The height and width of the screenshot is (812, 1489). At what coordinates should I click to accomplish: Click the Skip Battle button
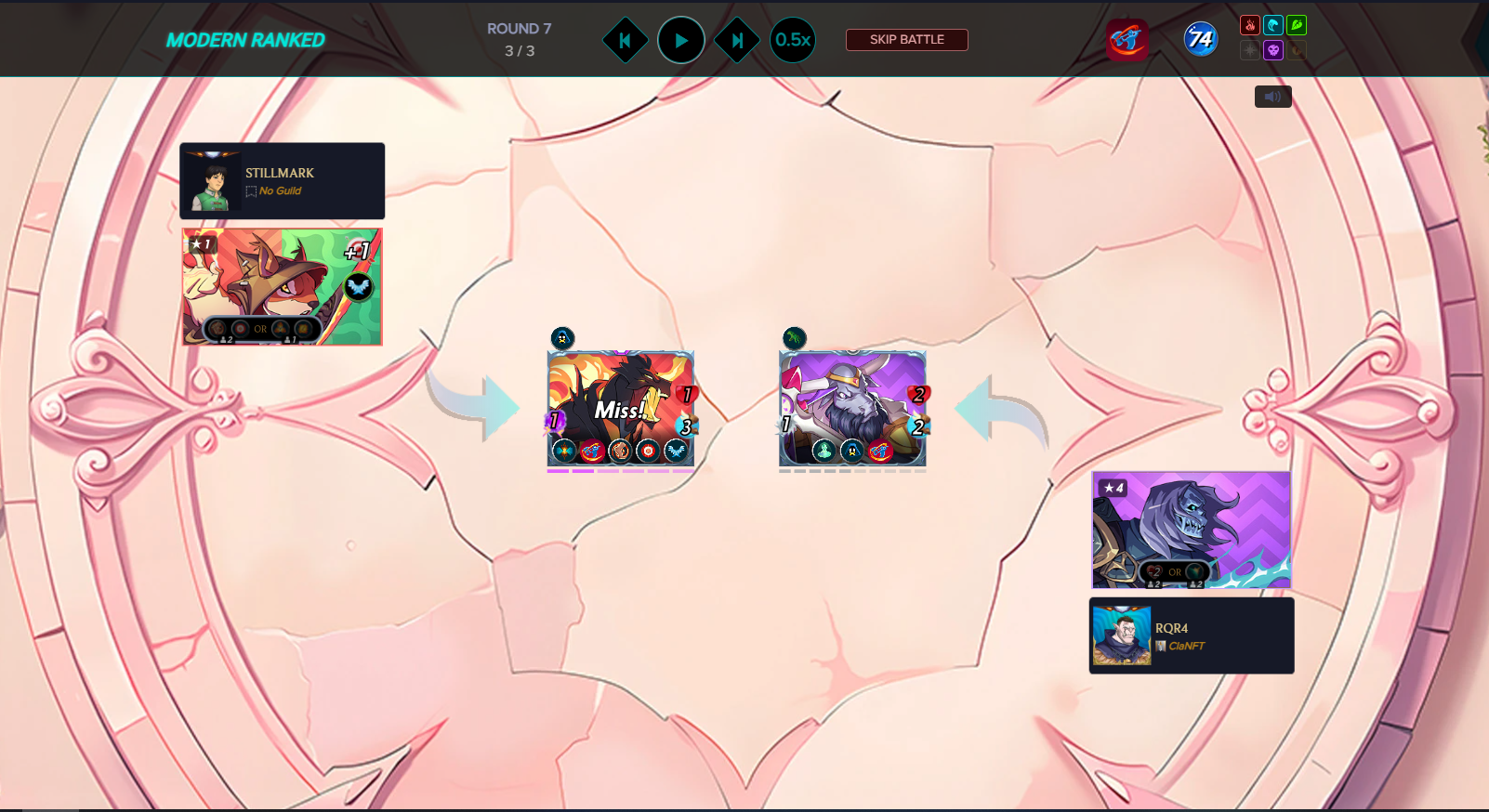coord(906,40)
